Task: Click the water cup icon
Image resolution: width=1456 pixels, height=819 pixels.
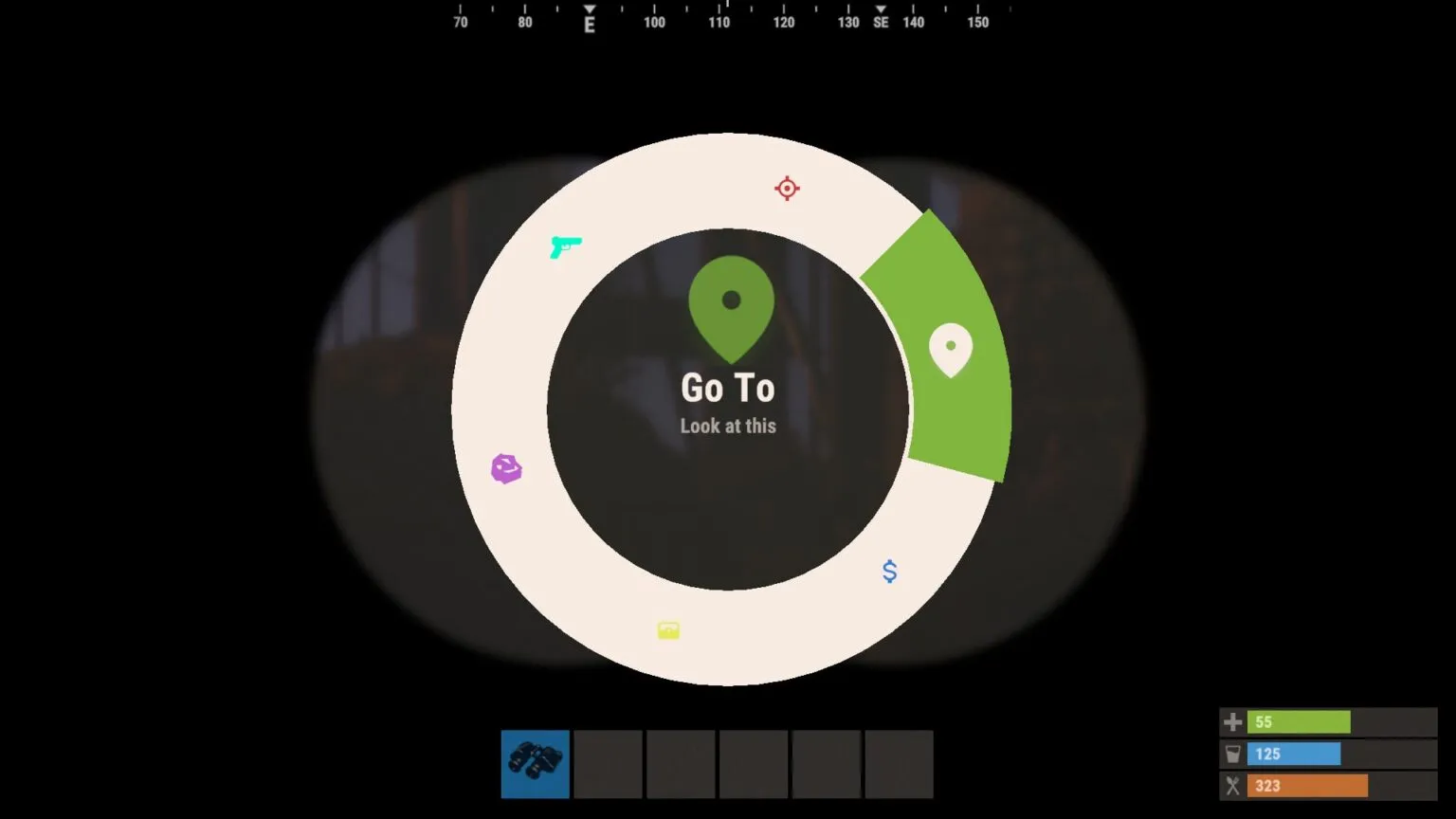Action: click(1232, 754)
